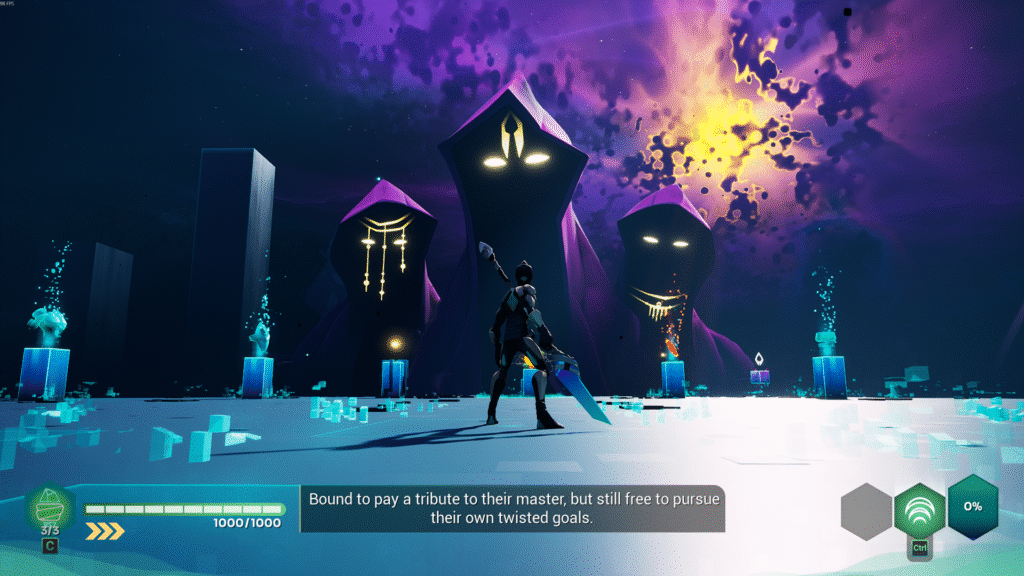The height and width of the screenshot is (576, 1024).
Task: Click the 0% charge hexagon
Action: click(972, 505)
